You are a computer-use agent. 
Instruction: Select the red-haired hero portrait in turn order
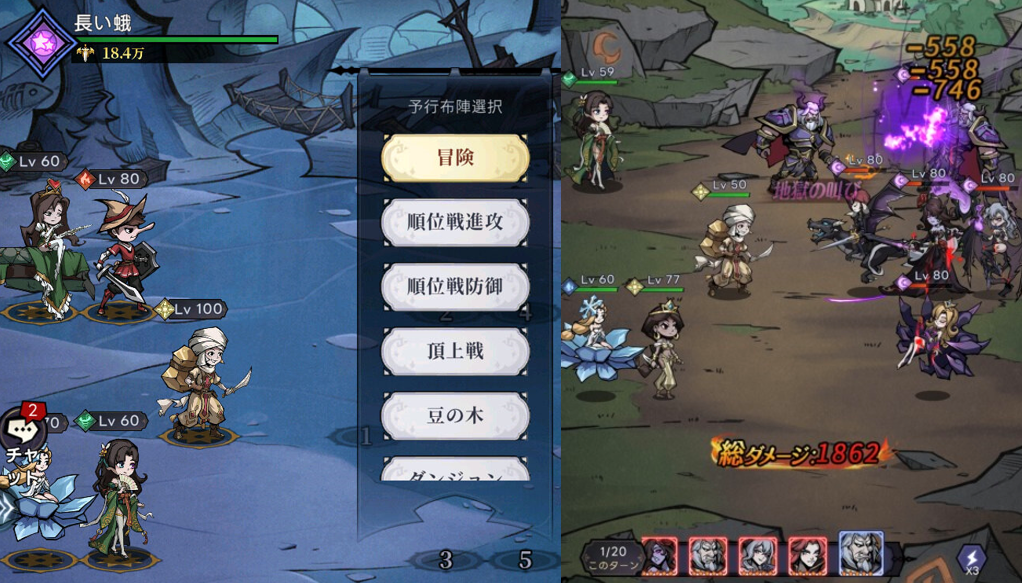(807, 556)
